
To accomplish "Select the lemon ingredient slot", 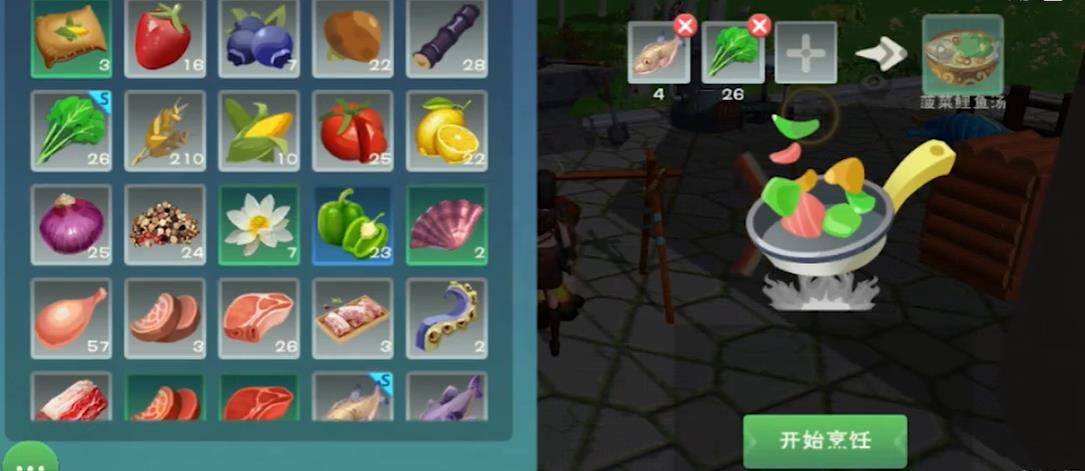I will click(x=446, y=130).
